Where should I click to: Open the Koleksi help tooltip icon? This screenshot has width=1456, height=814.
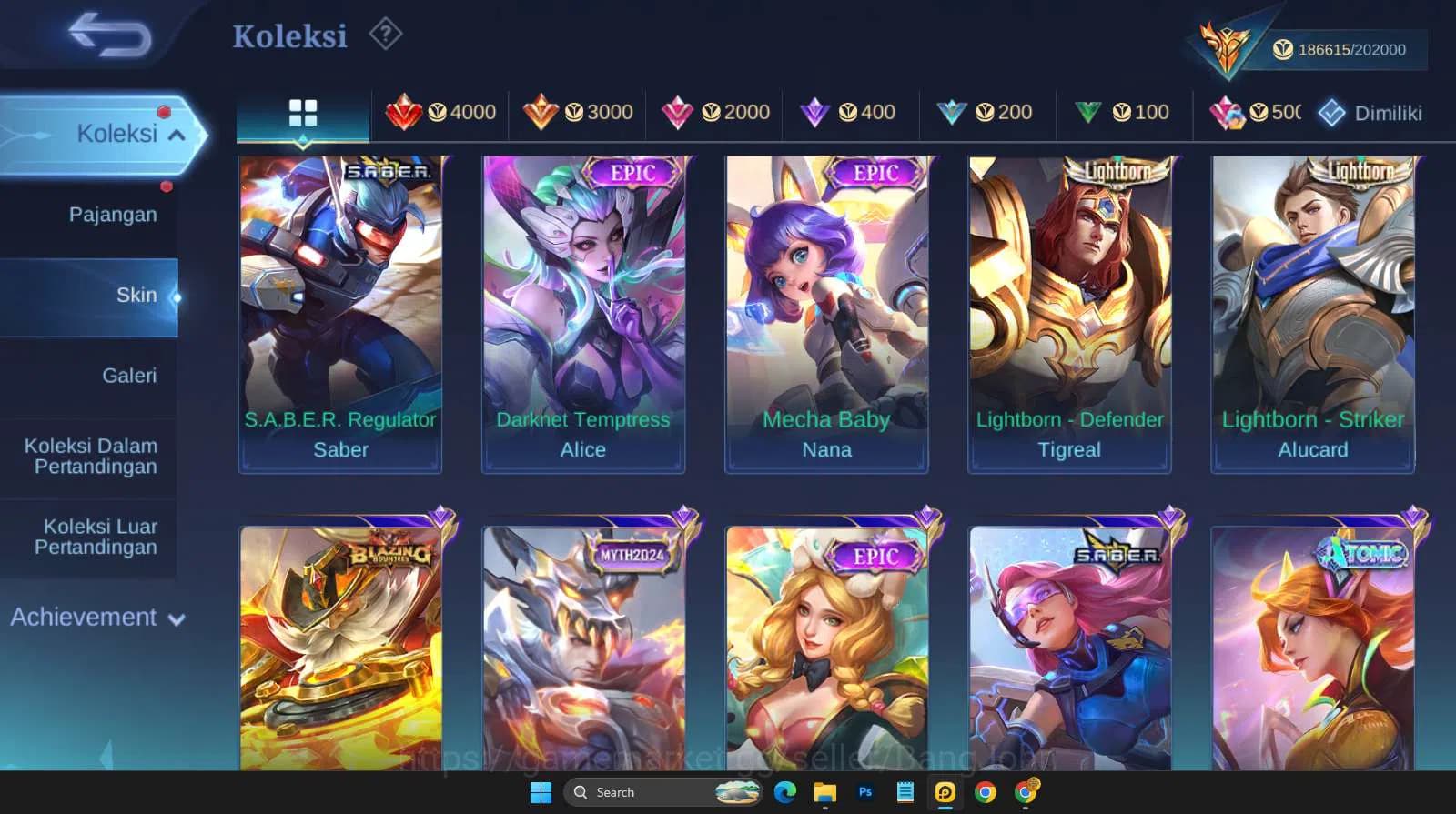(x=386, y=35)
